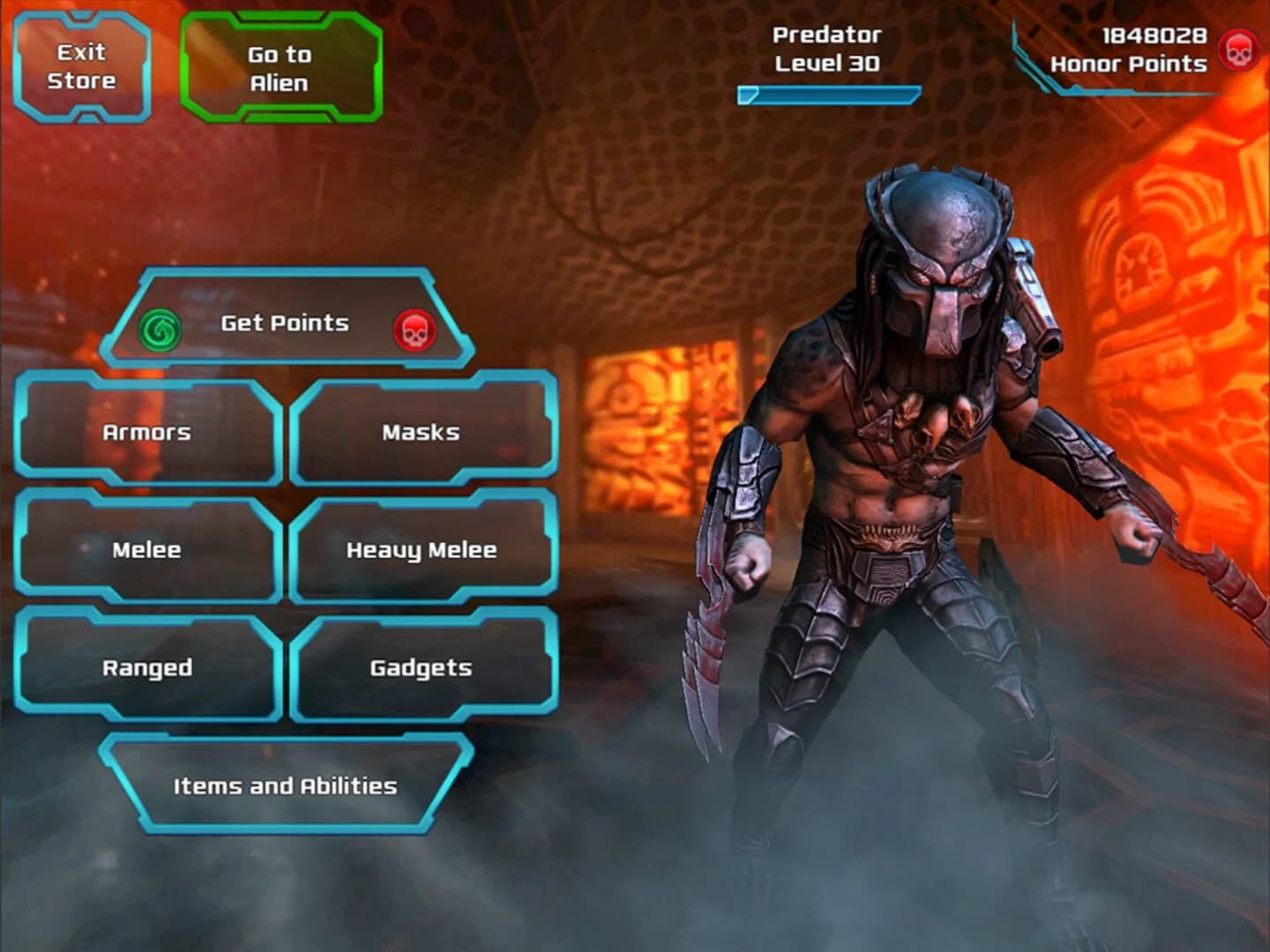
Task: Click the Predator experience progress bar
Action: coord(829,93)
